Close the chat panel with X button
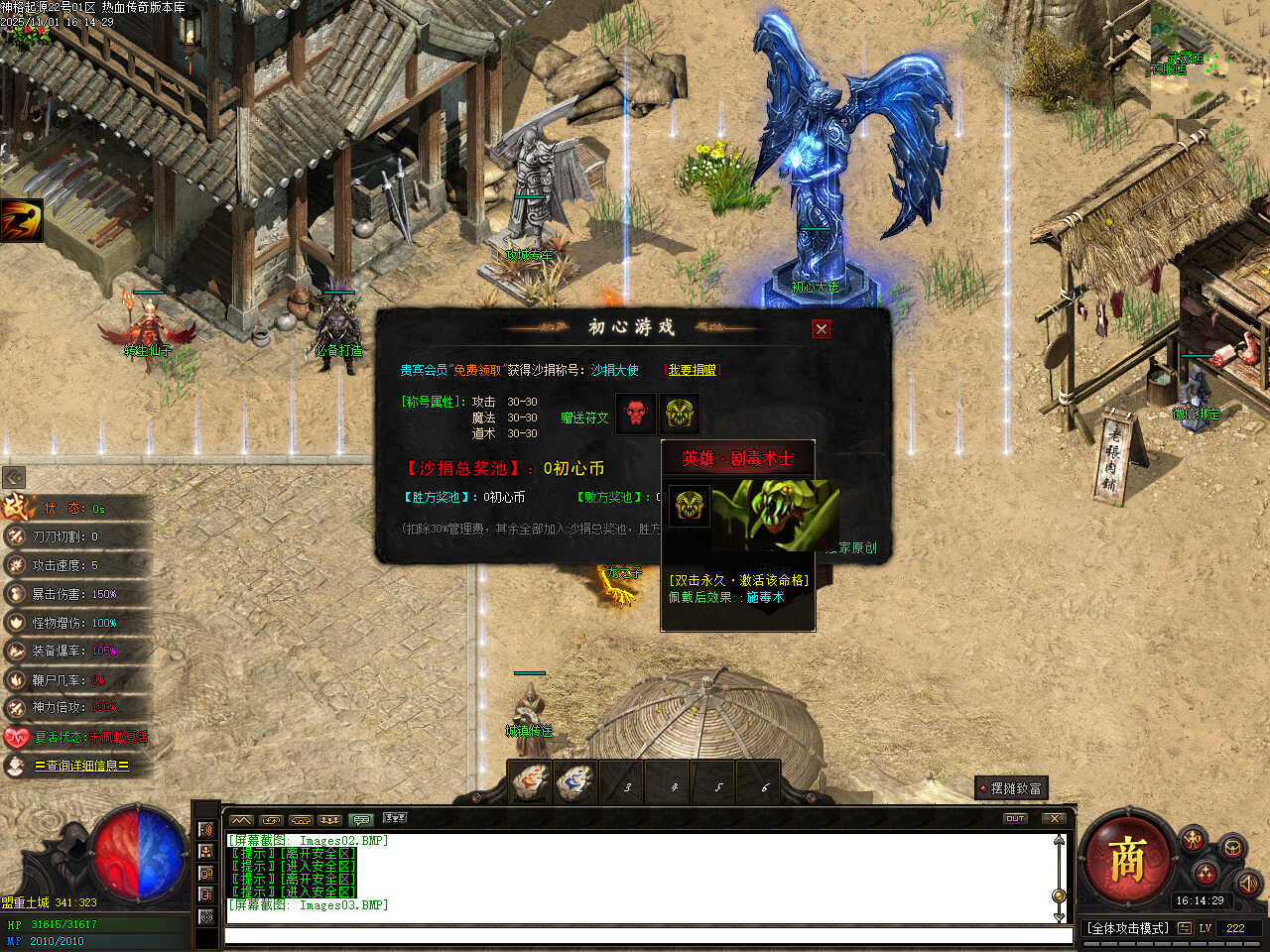The height and width of the screenshot is (952, 1270). [x=1055, y=819]
